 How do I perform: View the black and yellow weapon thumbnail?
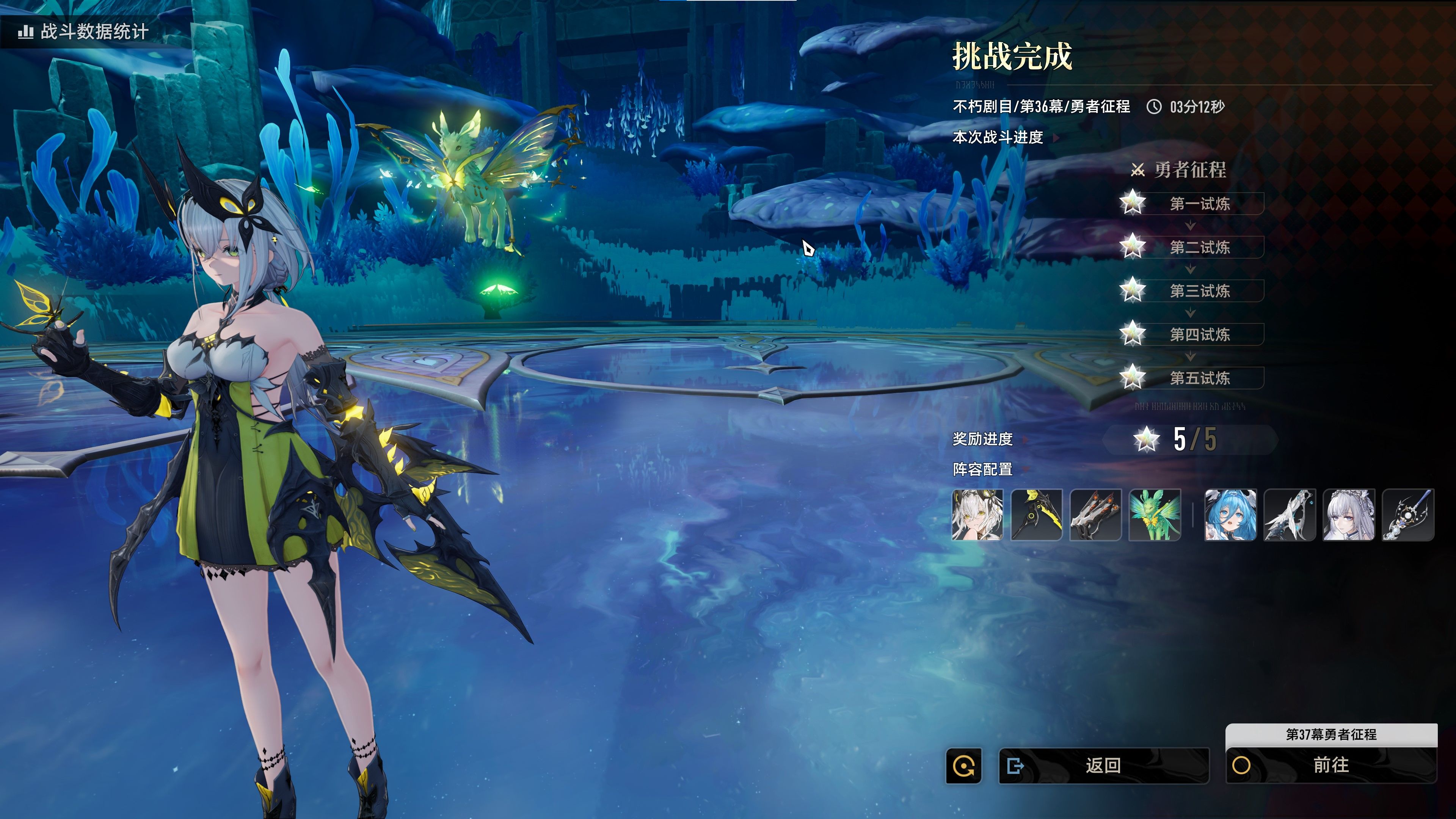[x=1036, y=515]
